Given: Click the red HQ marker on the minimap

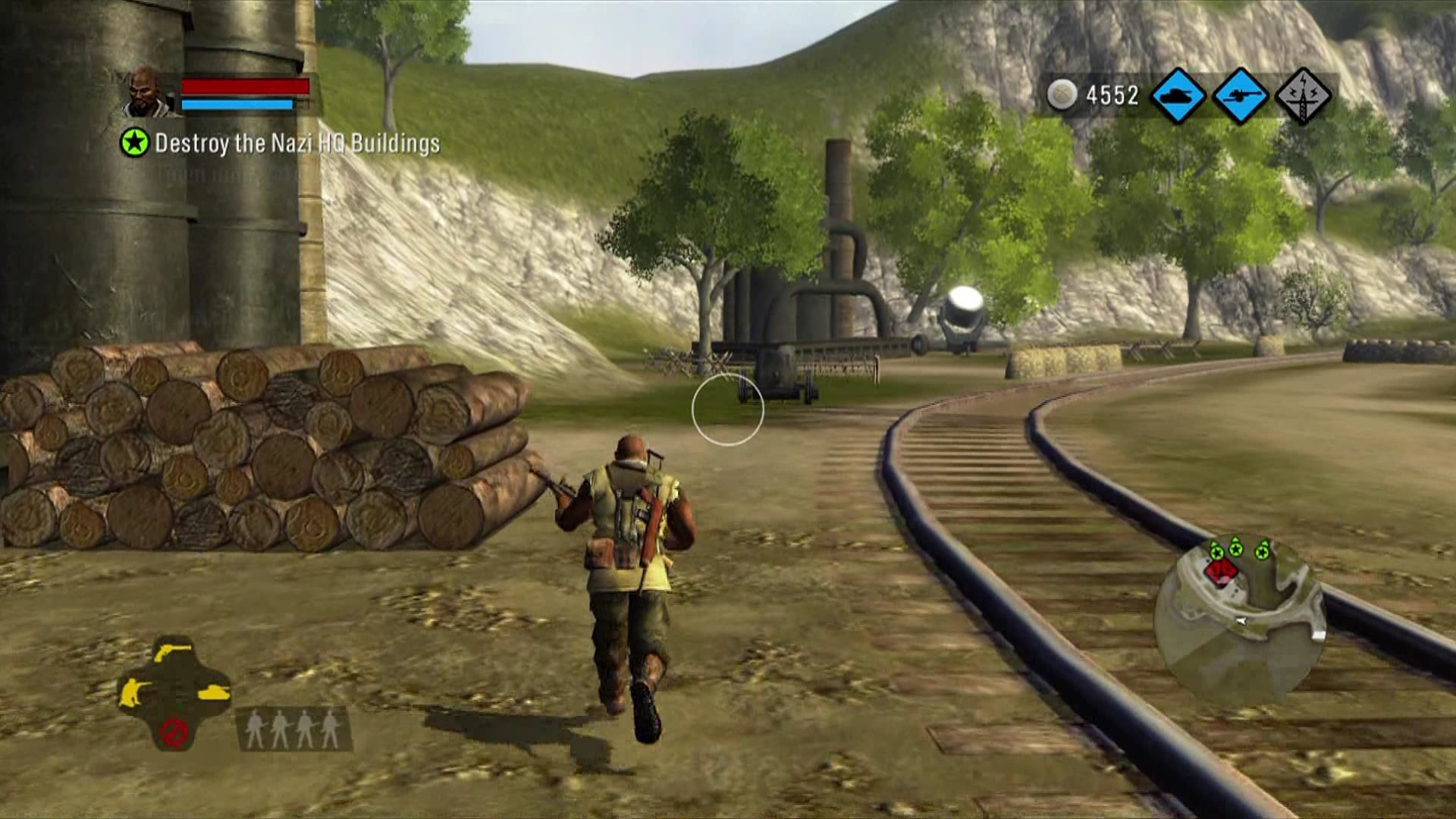Looking at the screenshot, I should [1221, 573].
